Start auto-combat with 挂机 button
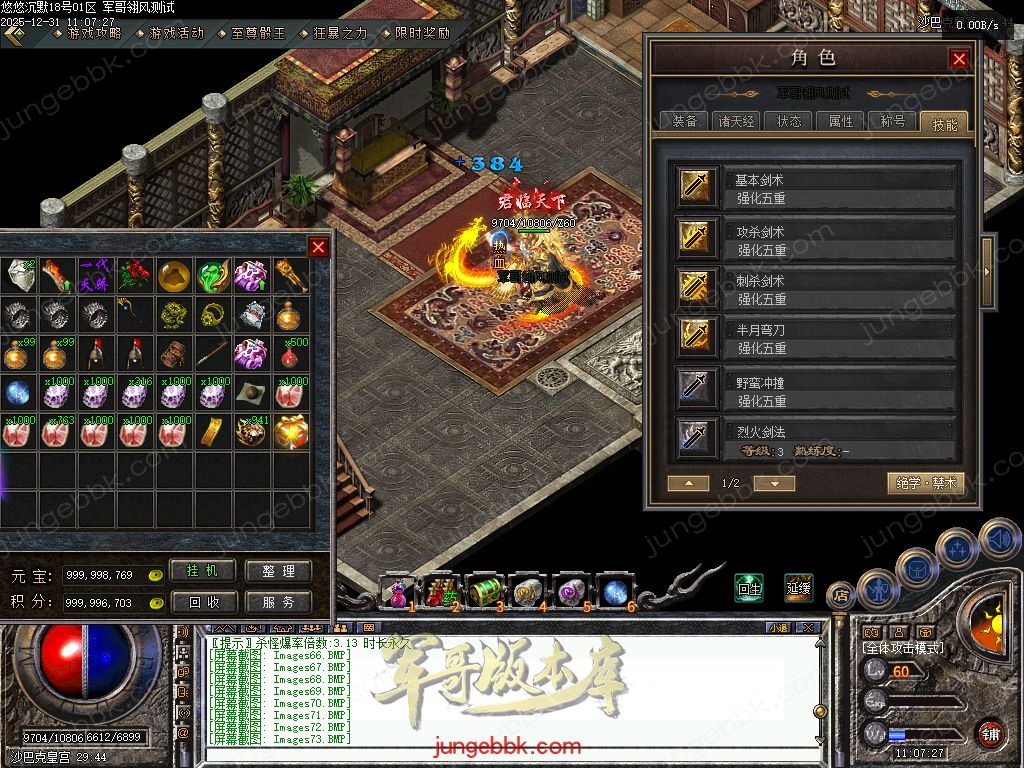 (x=203, y=570)
